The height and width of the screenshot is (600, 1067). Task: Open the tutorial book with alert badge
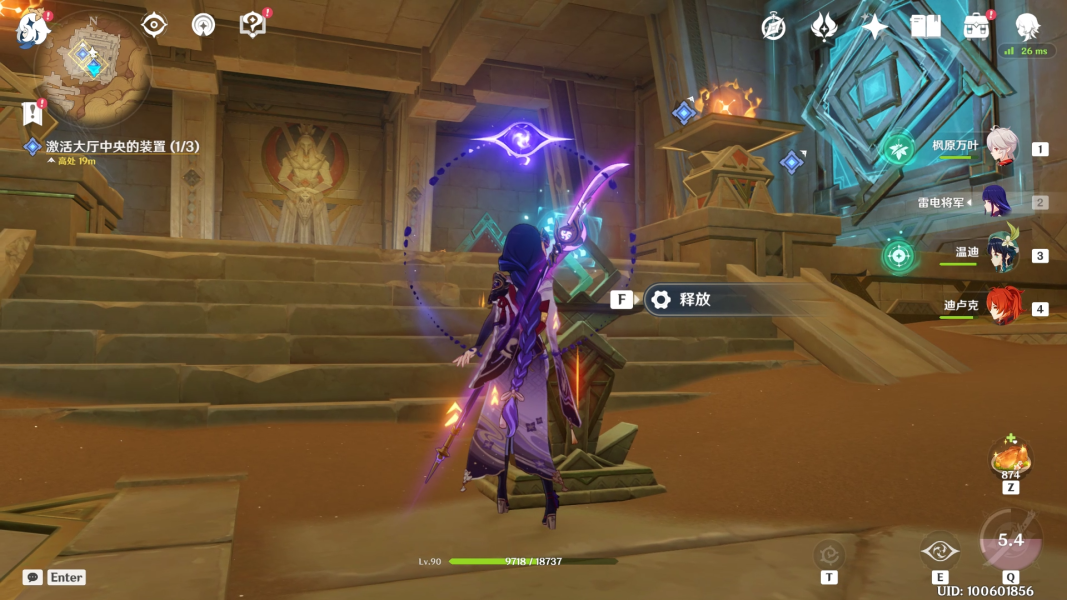[x=253, y=25]
